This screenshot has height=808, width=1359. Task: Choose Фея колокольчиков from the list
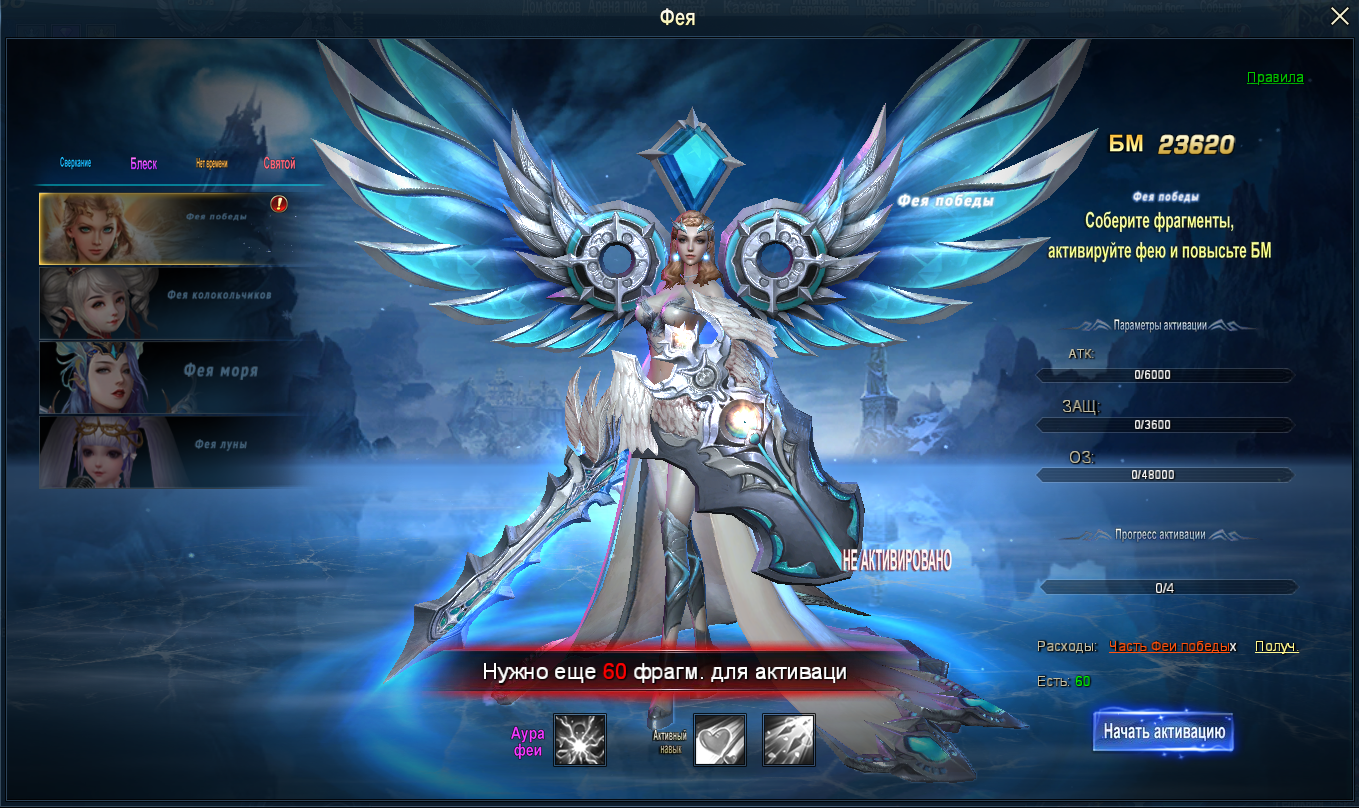[170, 301]
